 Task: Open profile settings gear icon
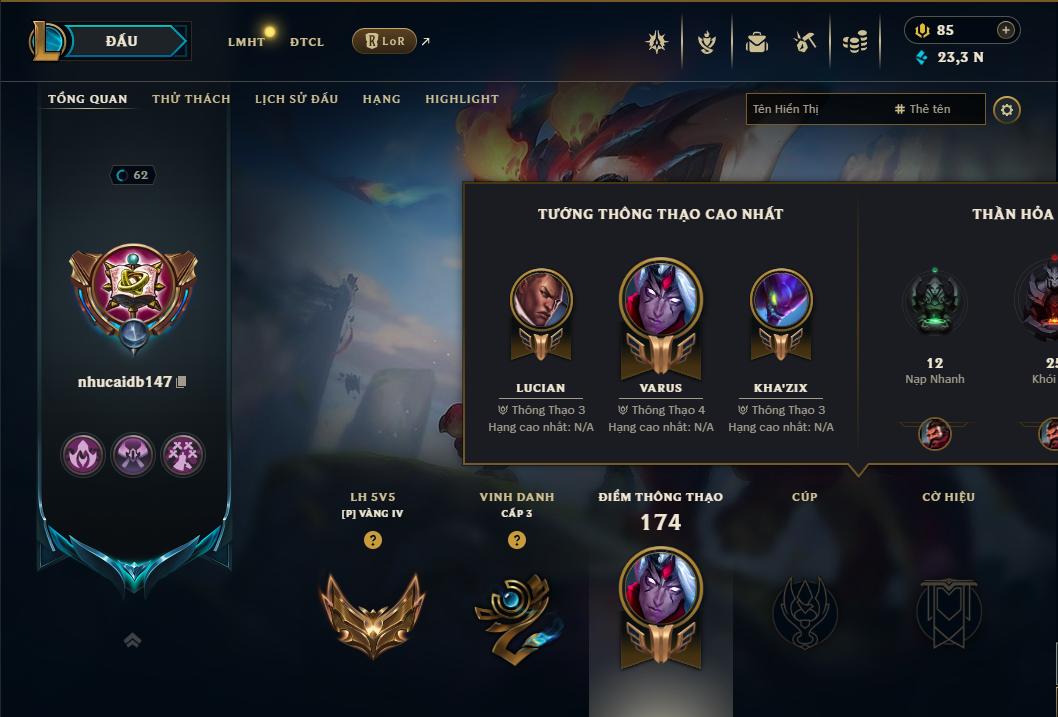pyautogui.click(x=1007, y=109)
